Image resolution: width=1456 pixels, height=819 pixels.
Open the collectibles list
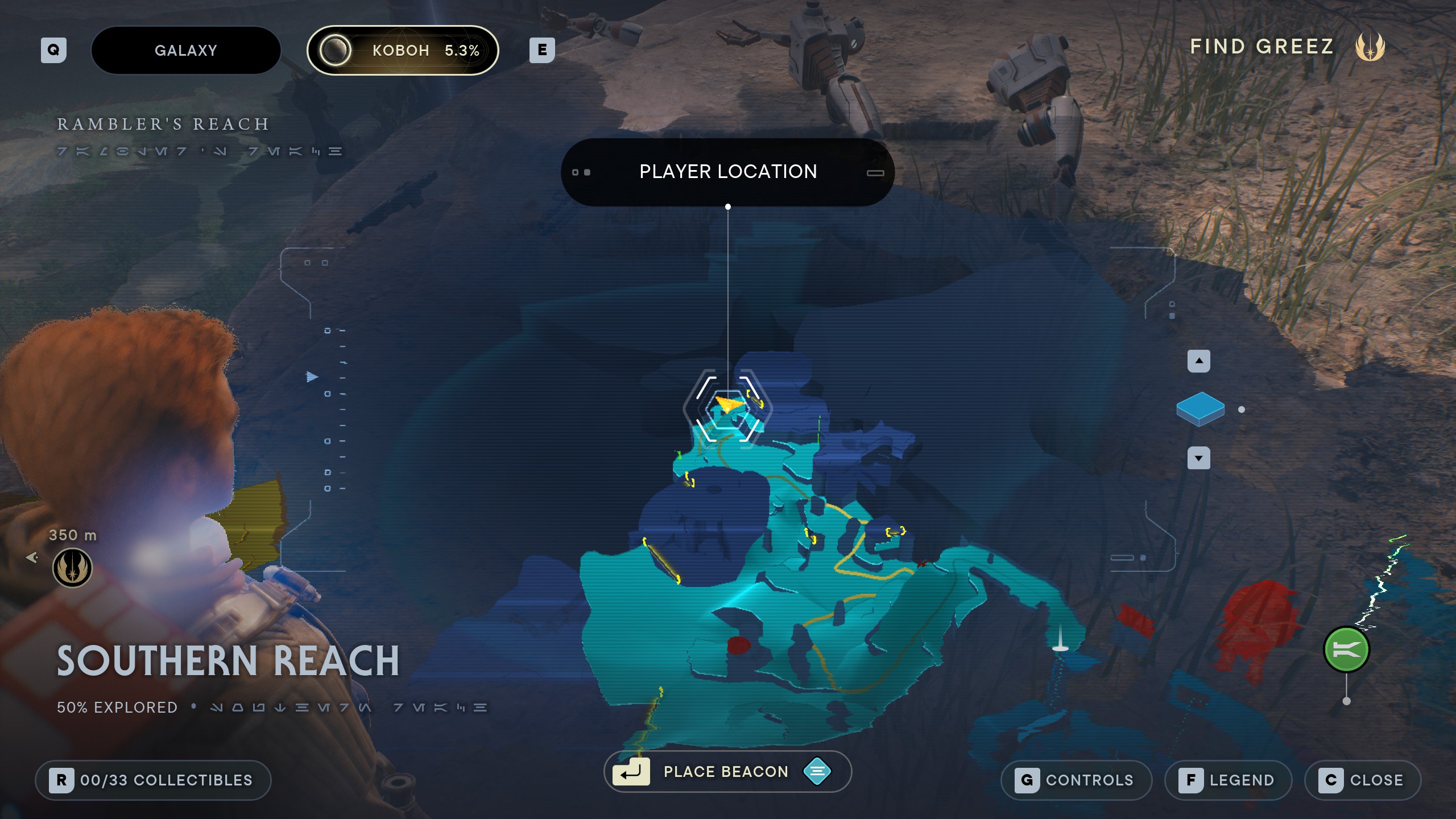(x=153, y=780)
